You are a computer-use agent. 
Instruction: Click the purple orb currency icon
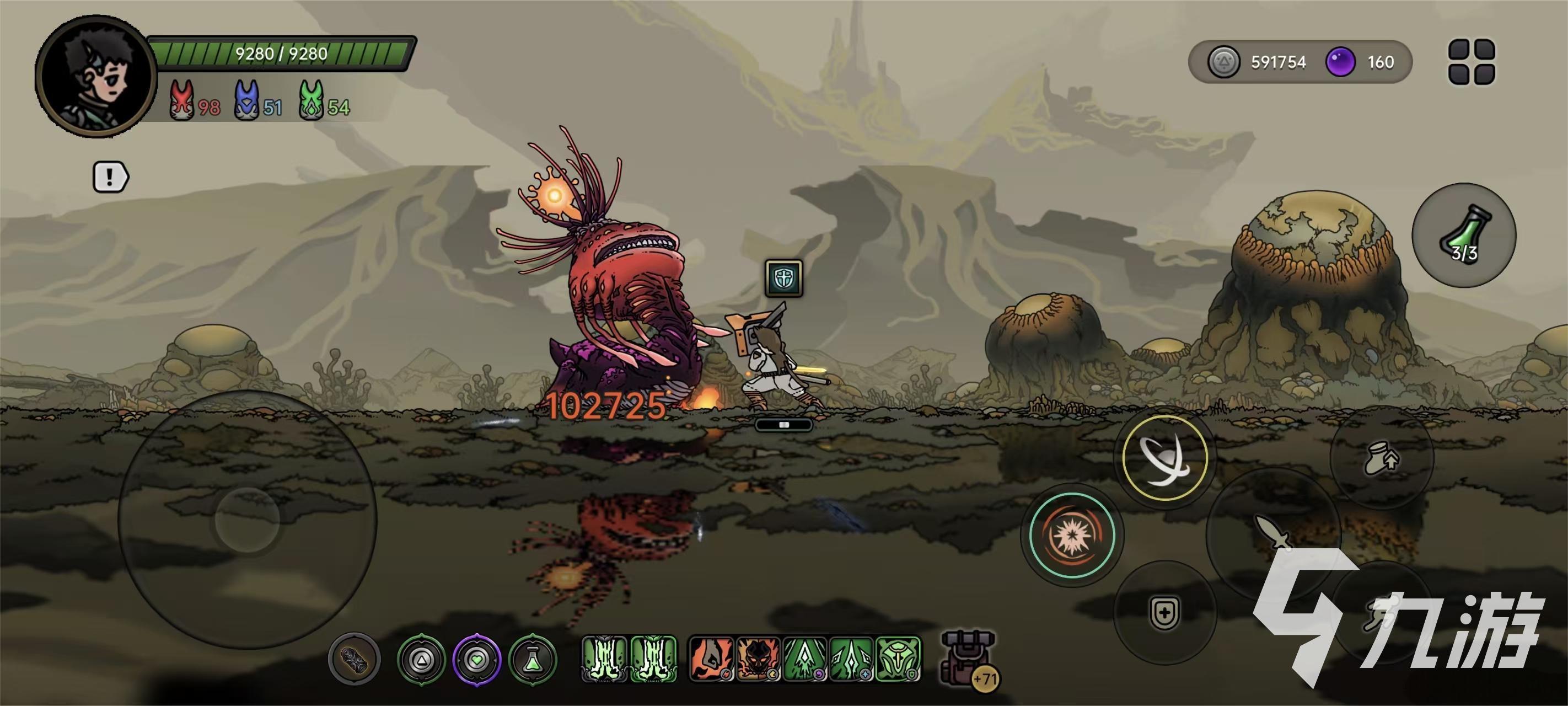[1340, 62]
